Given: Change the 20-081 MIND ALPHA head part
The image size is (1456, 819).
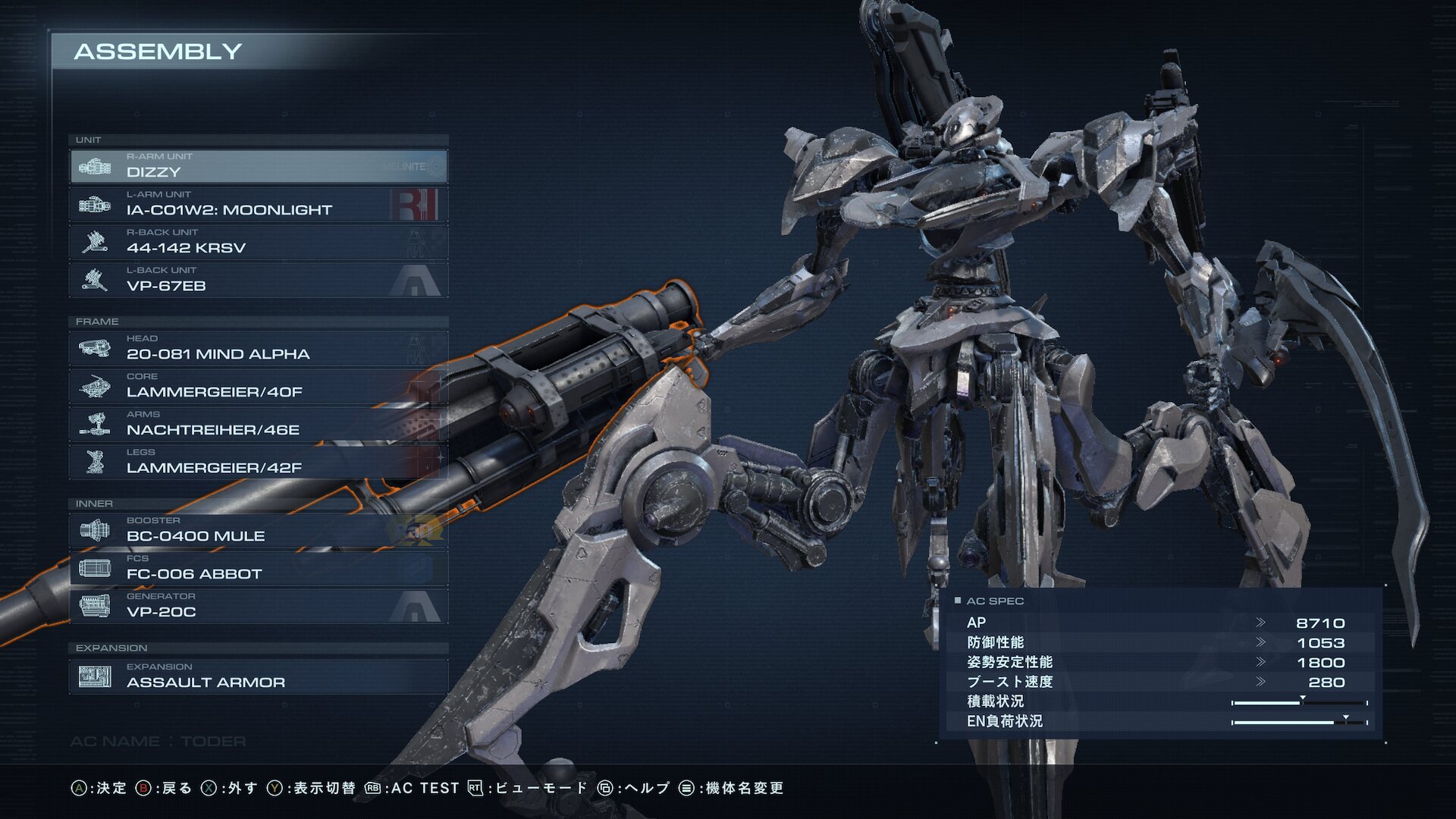Looking at the screenshot, I should [x=258, y=348].
